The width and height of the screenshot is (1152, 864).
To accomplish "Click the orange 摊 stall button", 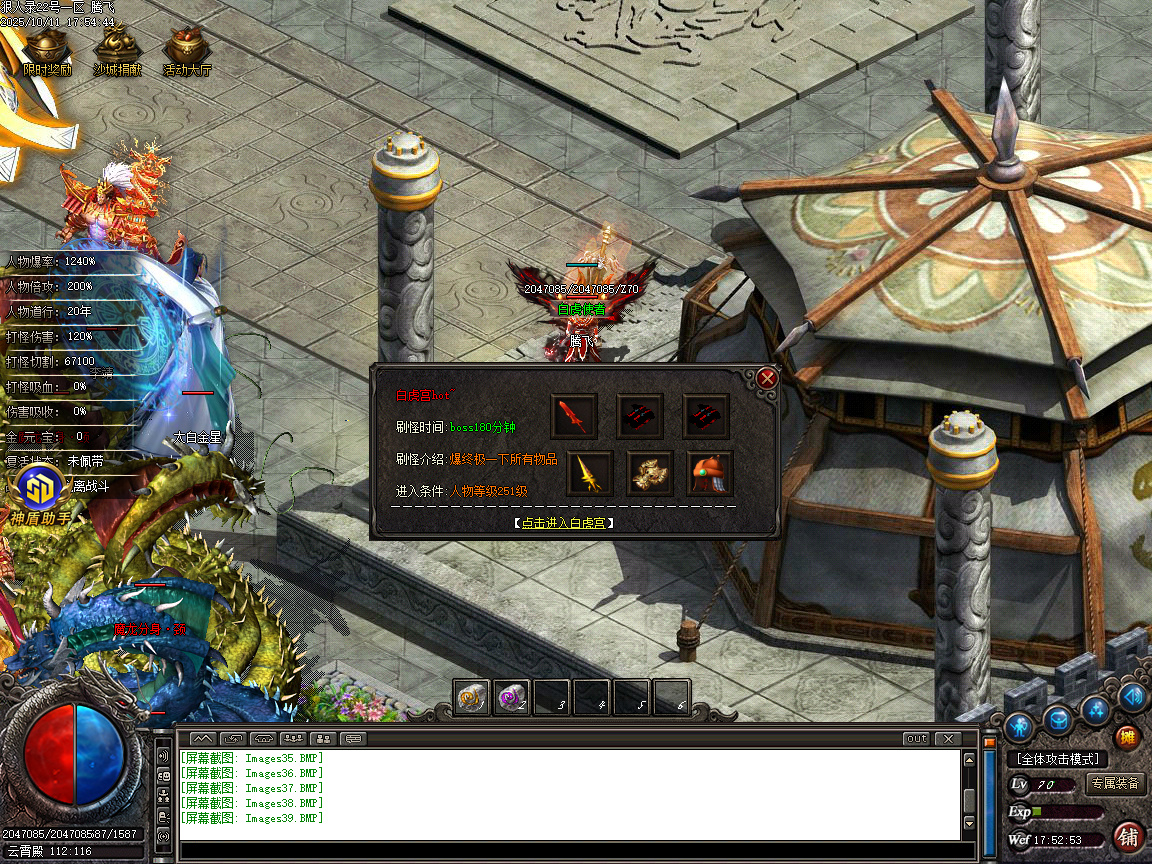I will pyautogui.click(x=1128, y=738).
